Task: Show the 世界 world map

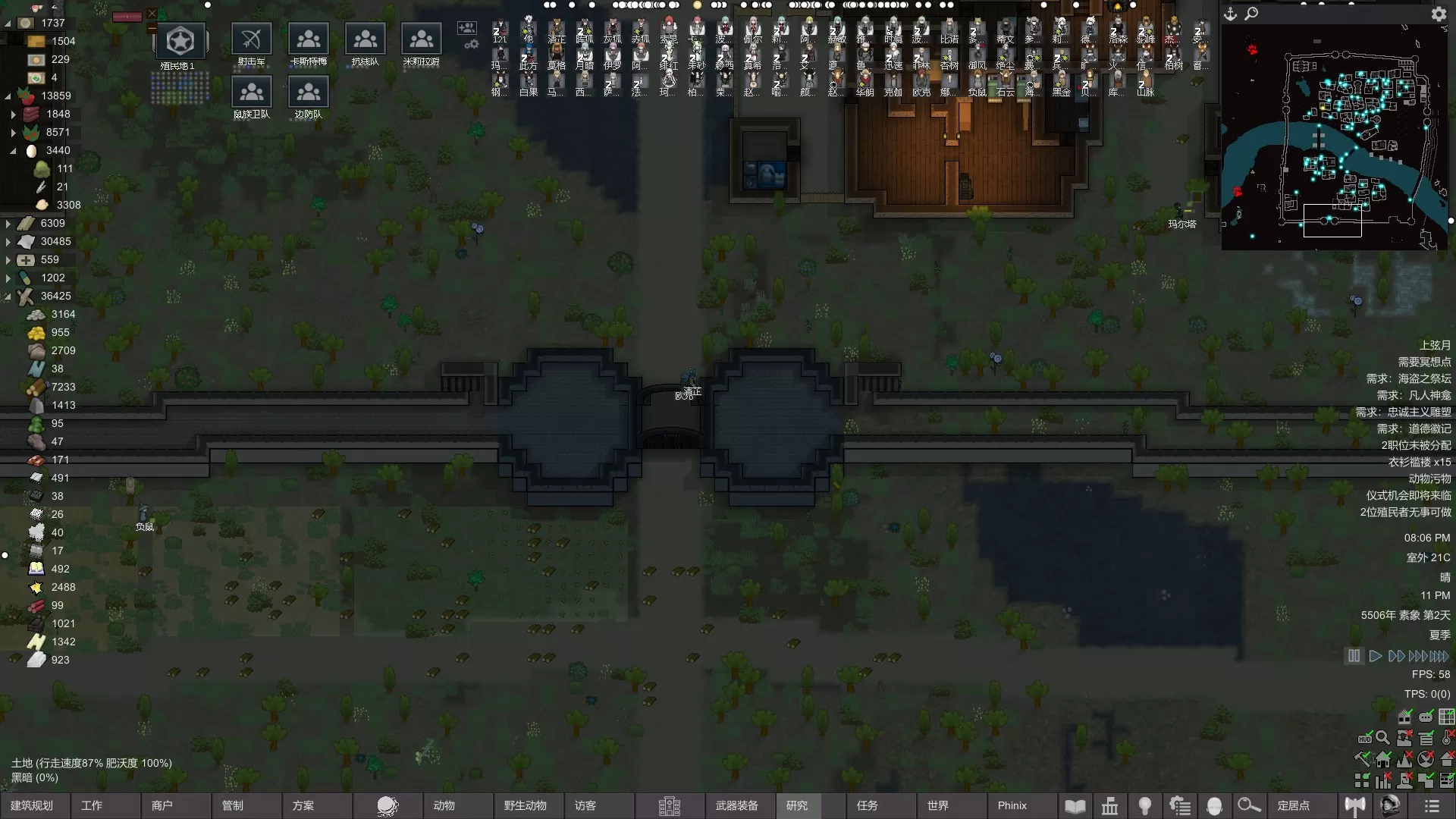Action: (938, 805)
